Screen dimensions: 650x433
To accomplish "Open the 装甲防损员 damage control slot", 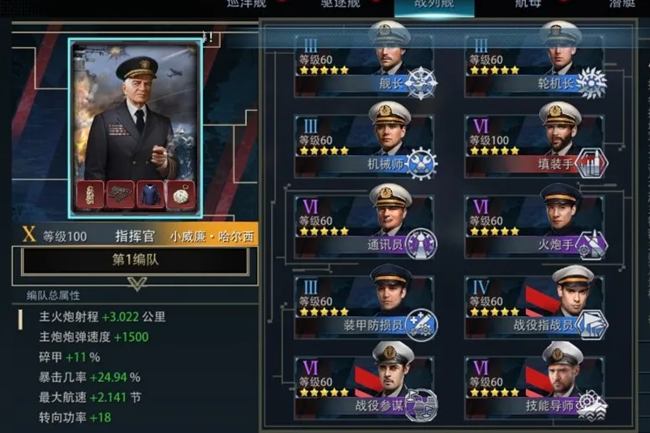I will pyautogui.click(x=365, y=308).
